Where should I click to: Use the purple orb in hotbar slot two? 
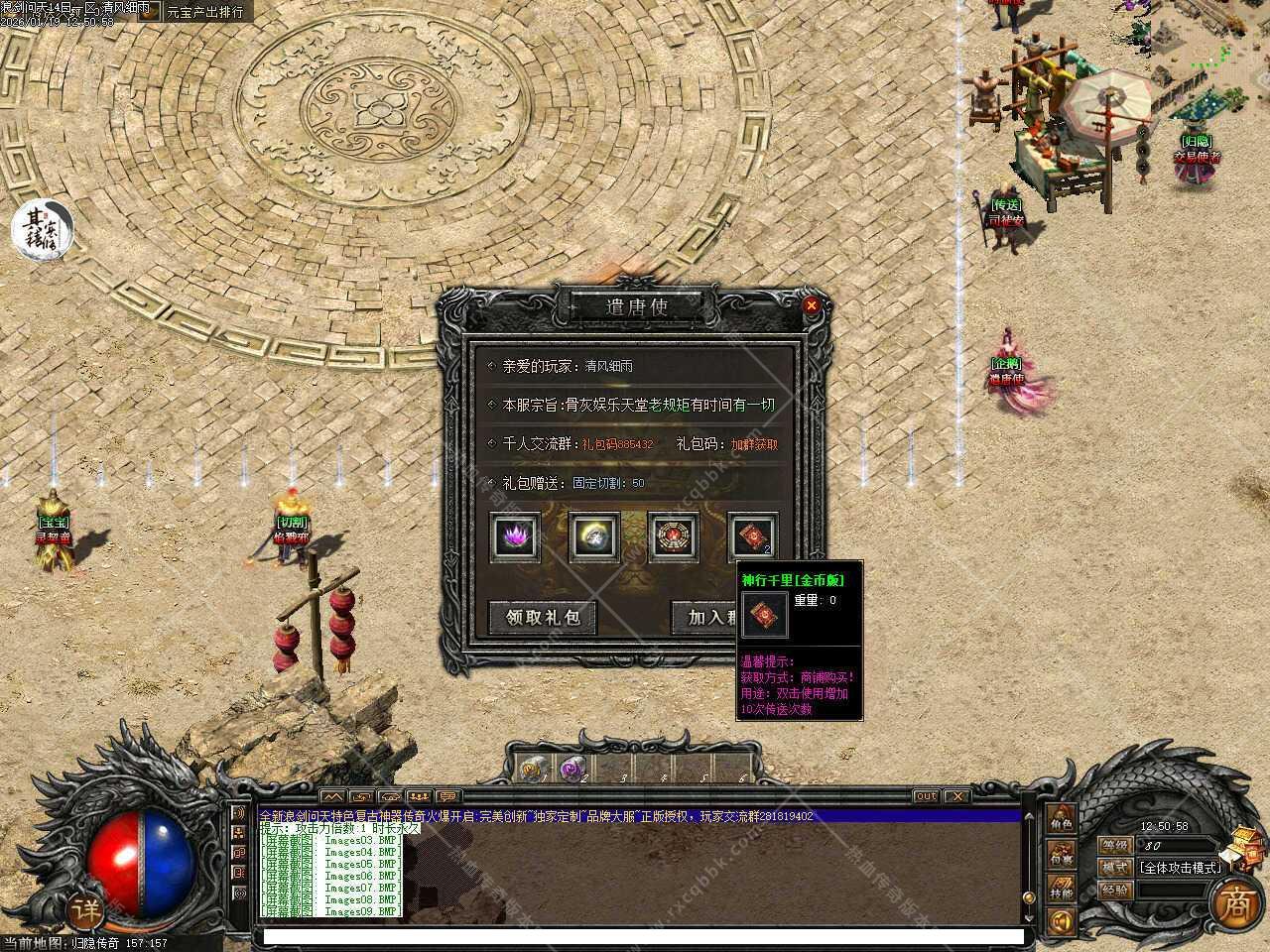[x=571, y=769]
